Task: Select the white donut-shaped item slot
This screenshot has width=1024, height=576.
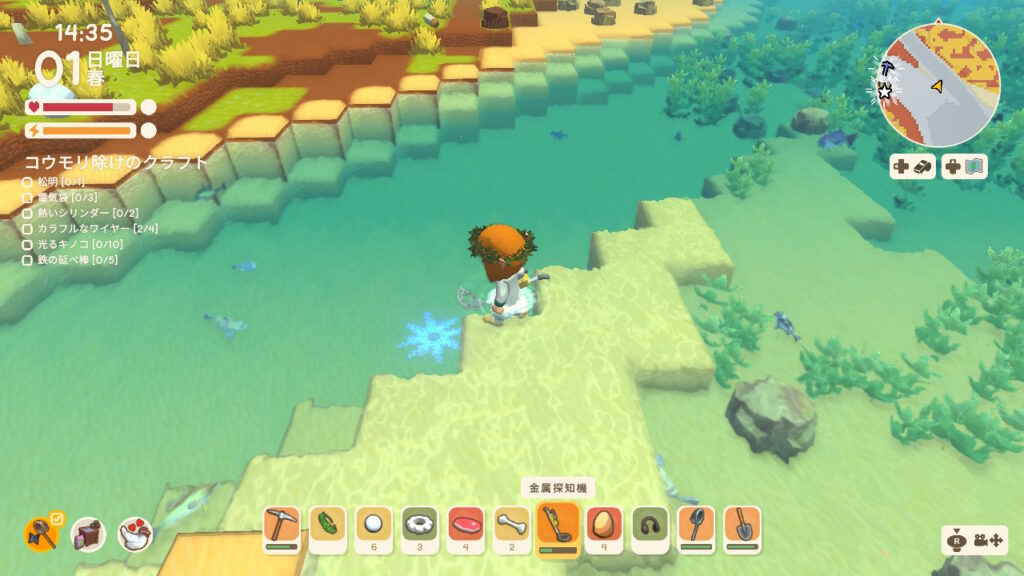Action: point(420,527)
